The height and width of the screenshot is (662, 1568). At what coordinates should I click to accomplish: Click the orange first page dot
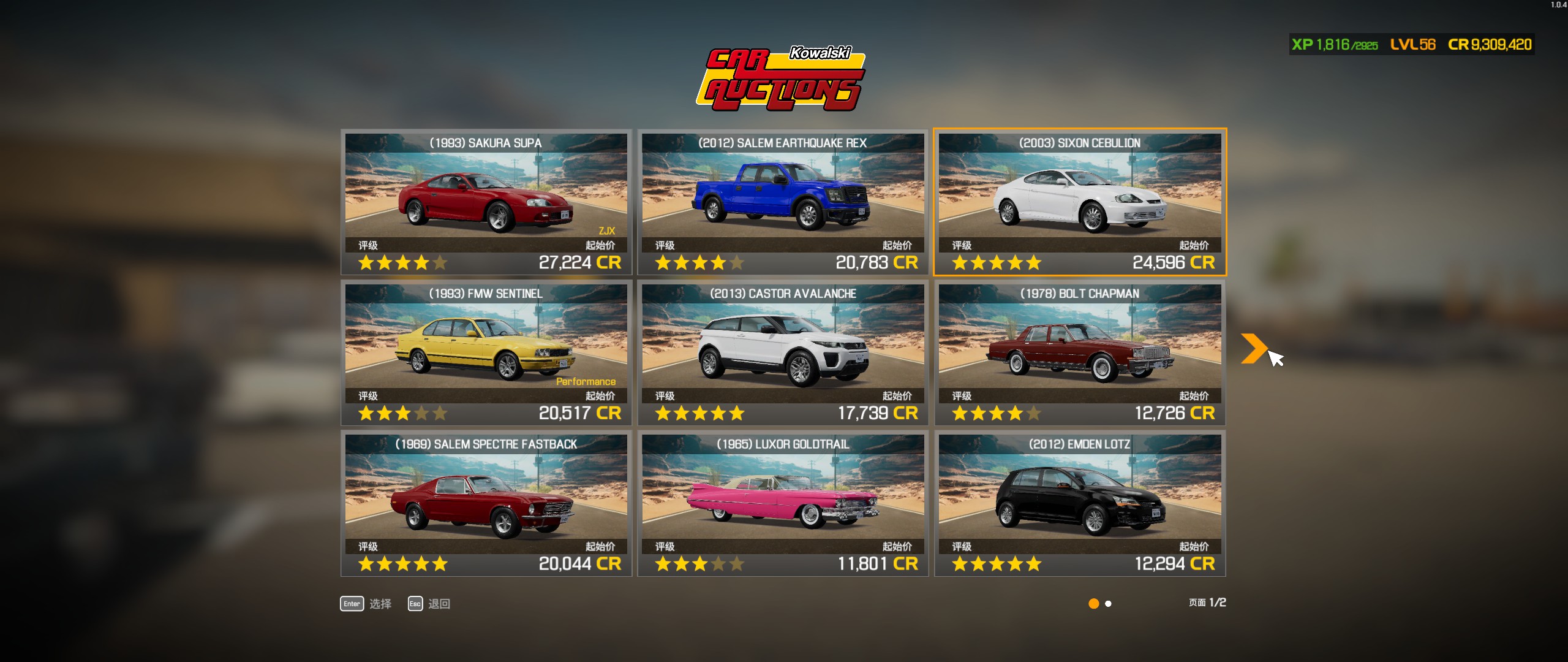pyautogui.click(x=1093, y=604)
